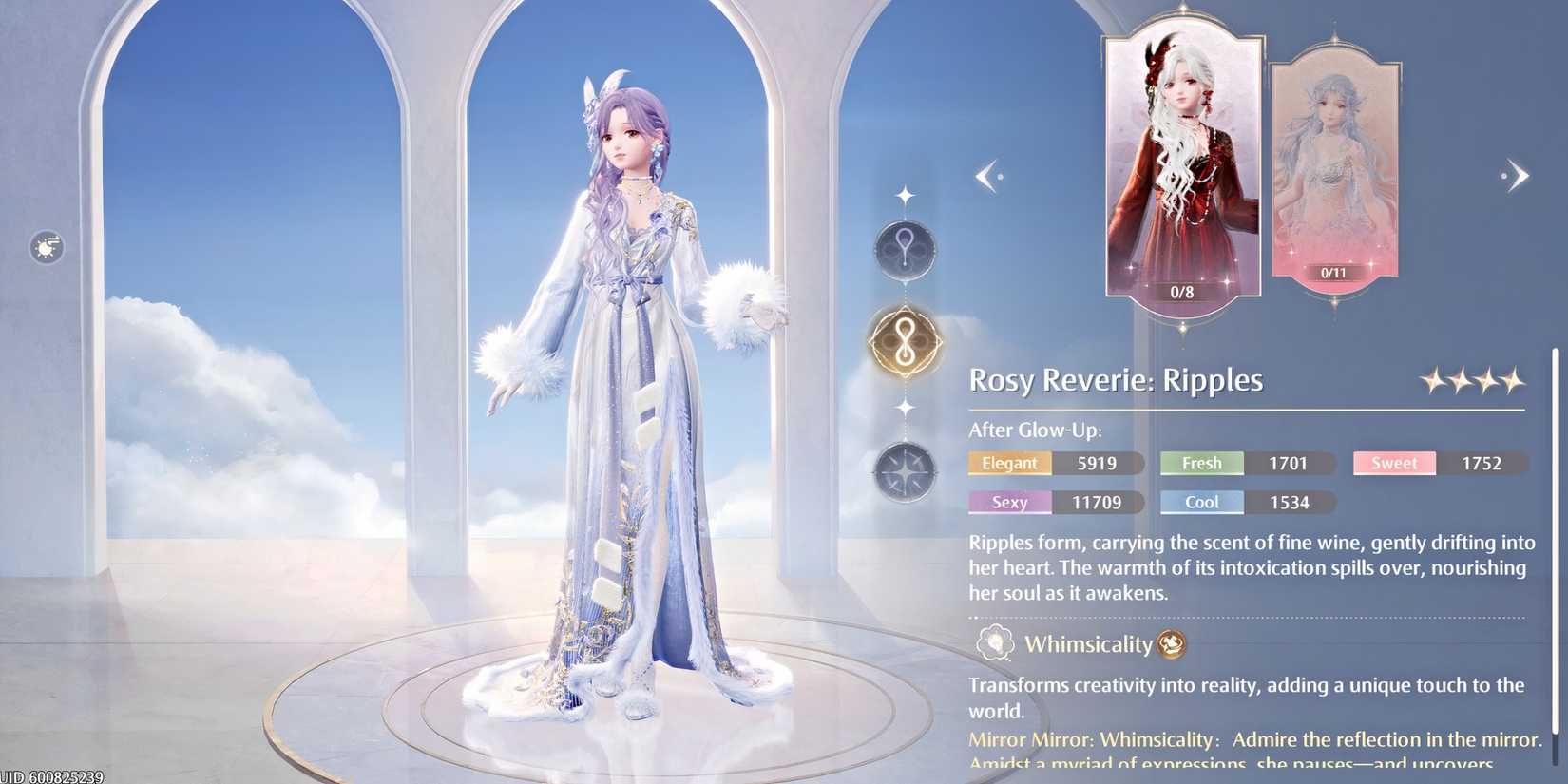Image resolution: width=1568 pixels, height=784 pixels.
Task: Expand details under After Glow-Up heading
Action: point(1034,430)
